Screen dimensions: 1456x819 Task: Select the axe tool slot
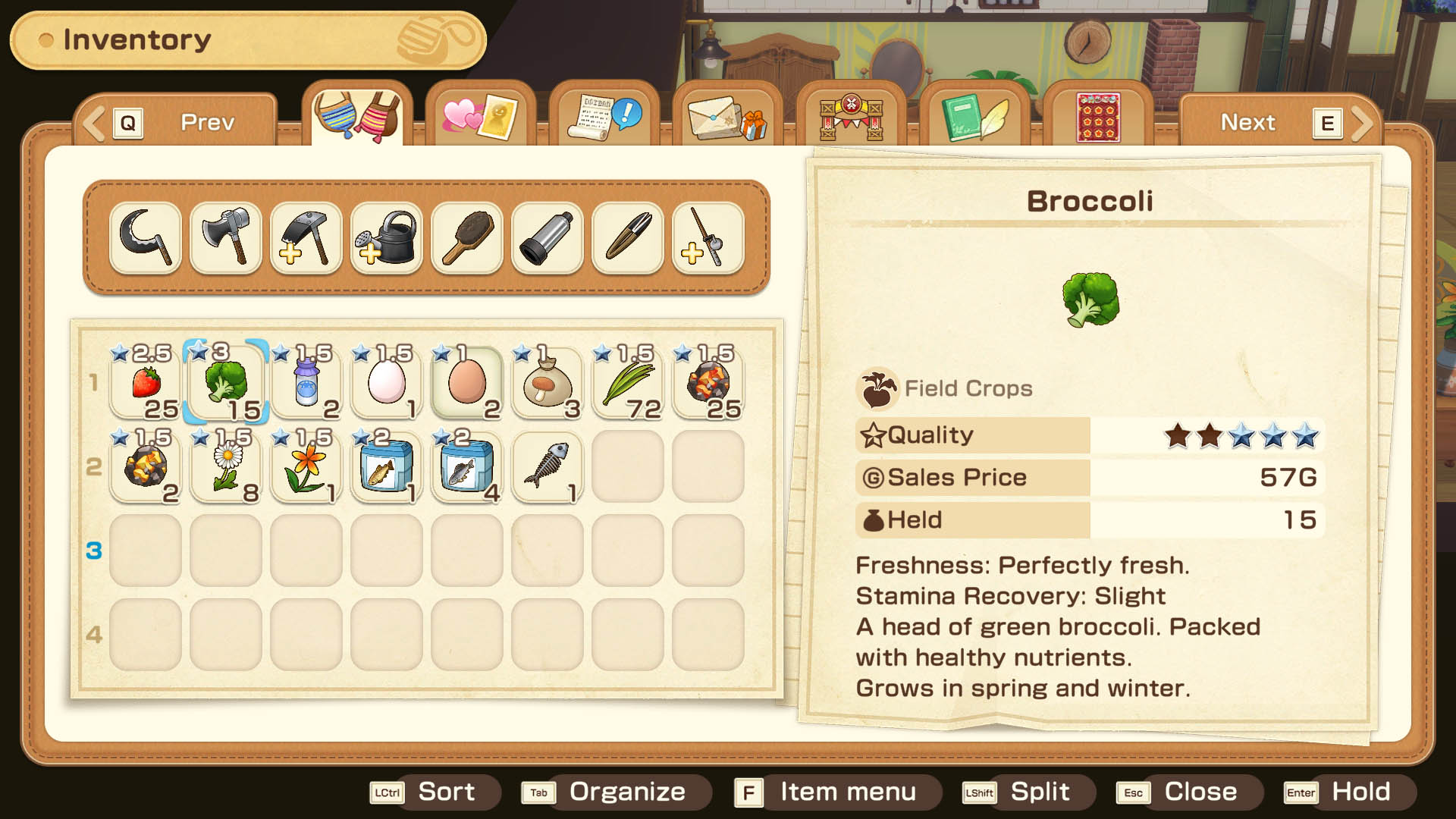pyautogui.click(x=226, y=237)
